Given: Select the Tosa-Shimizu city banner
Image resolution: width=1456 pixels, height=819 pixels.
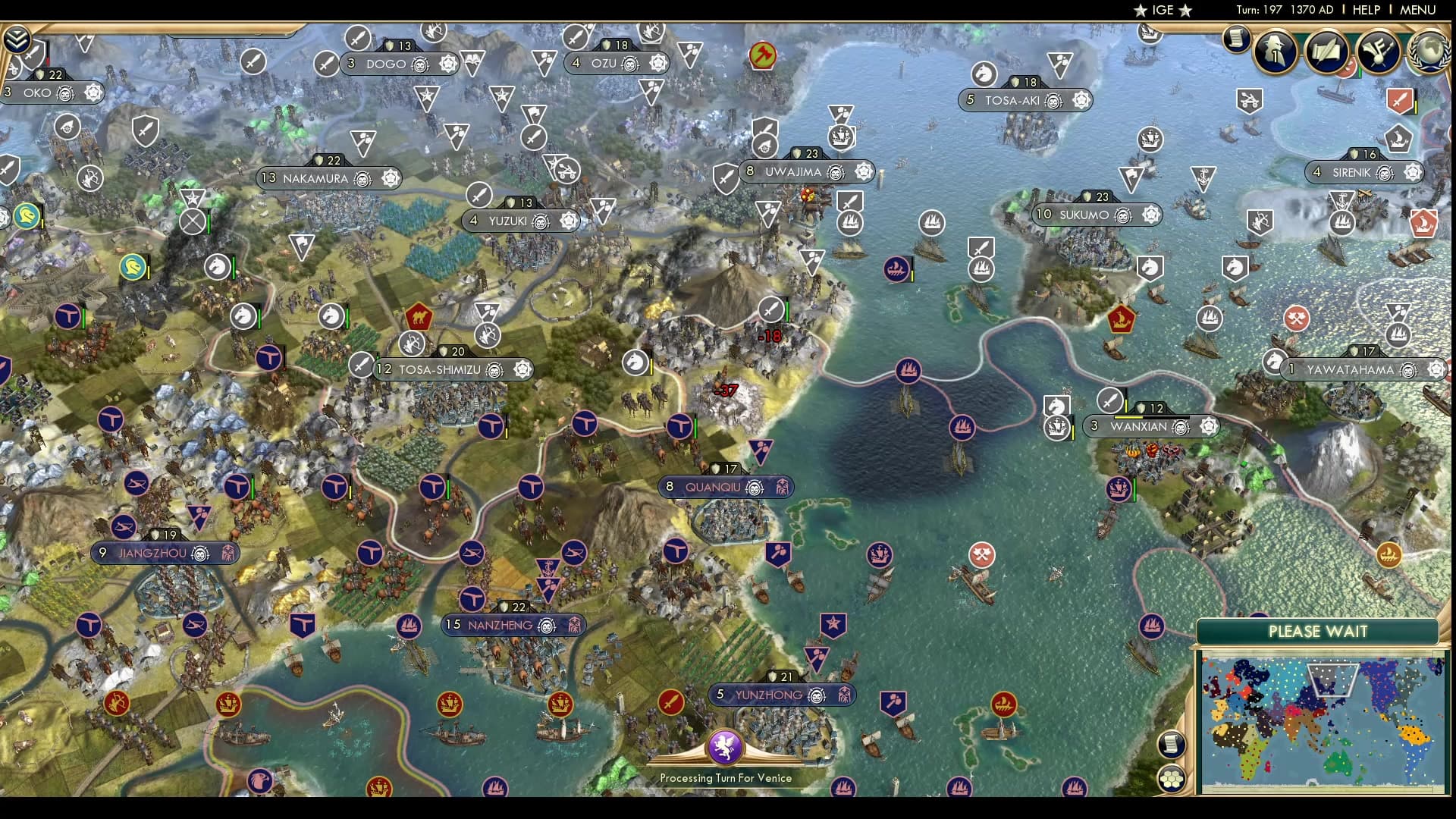Looking at the screenshot, I should coord(440,369).
